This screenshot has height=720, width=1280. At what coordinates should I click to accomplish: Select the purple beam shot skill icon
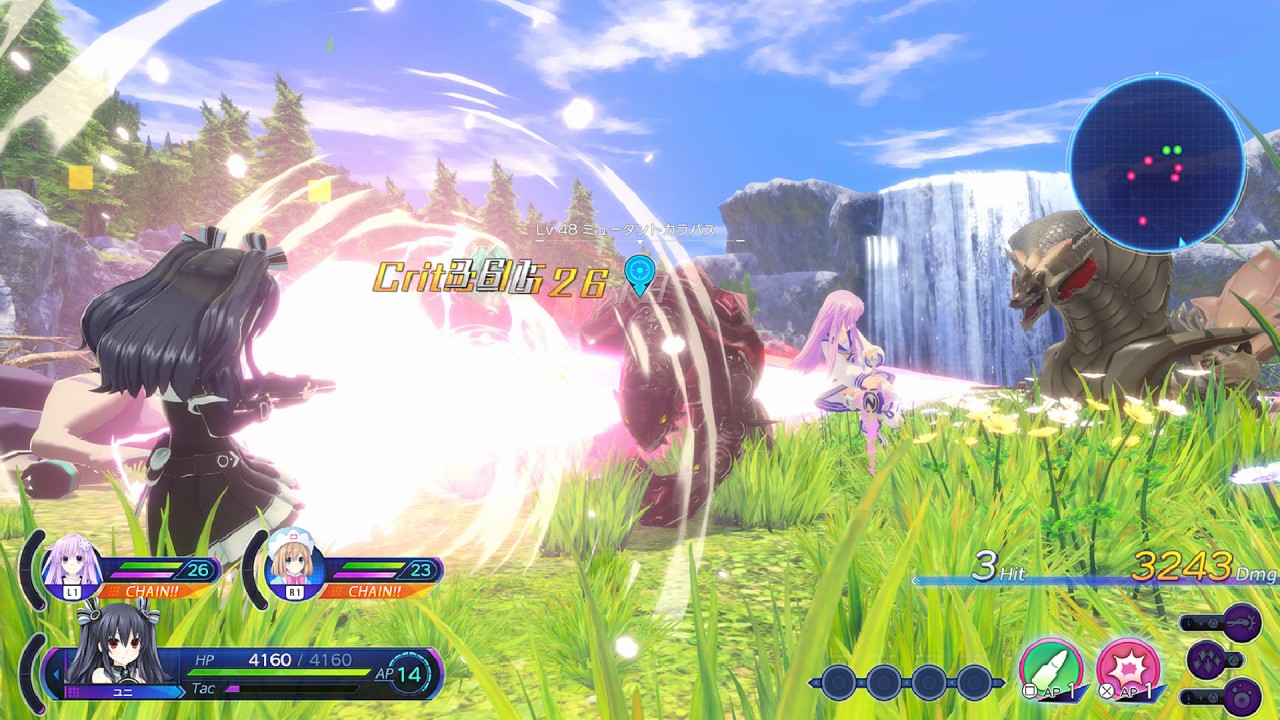[1242, 622]
